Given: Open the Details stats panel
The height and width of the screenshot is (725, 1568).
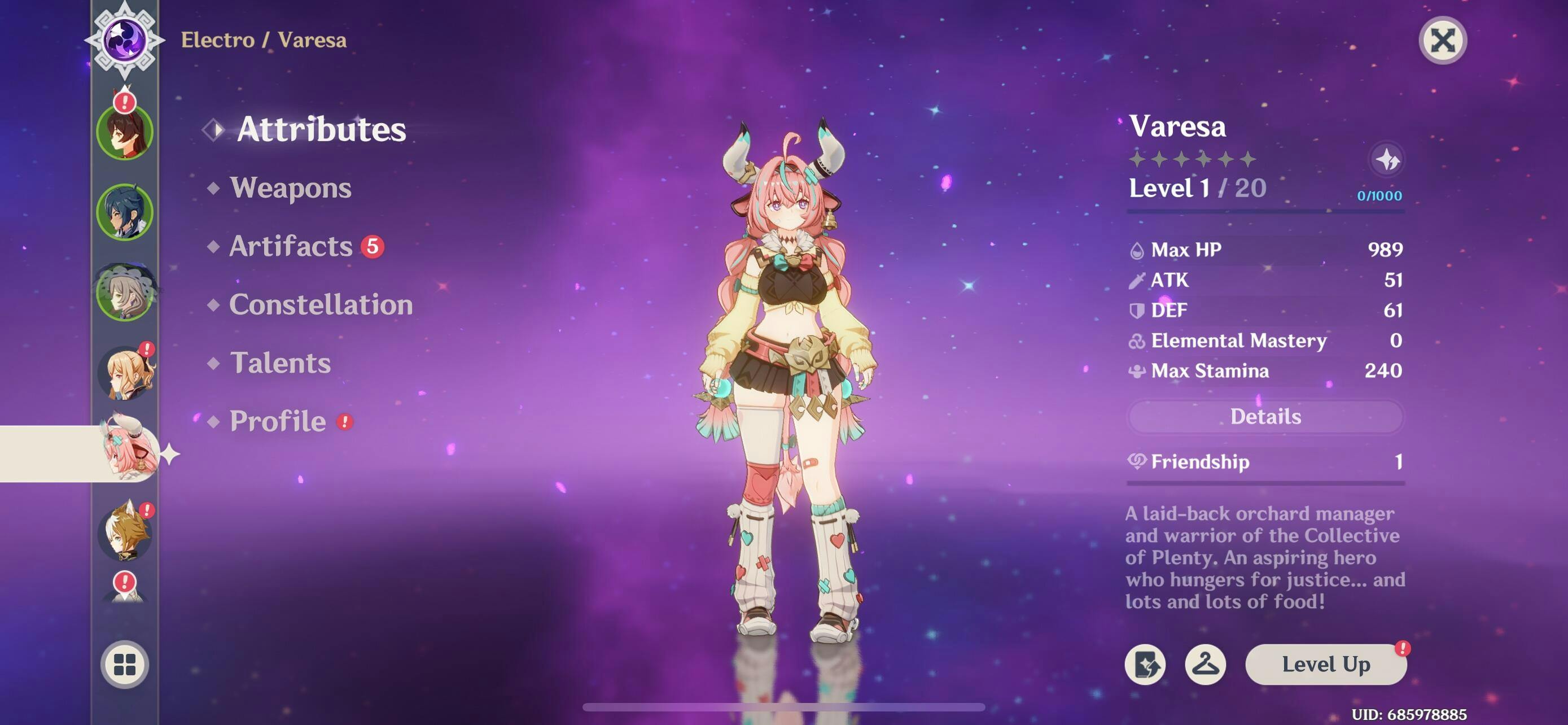Looking at the screenshot, I should [1265, 417].
